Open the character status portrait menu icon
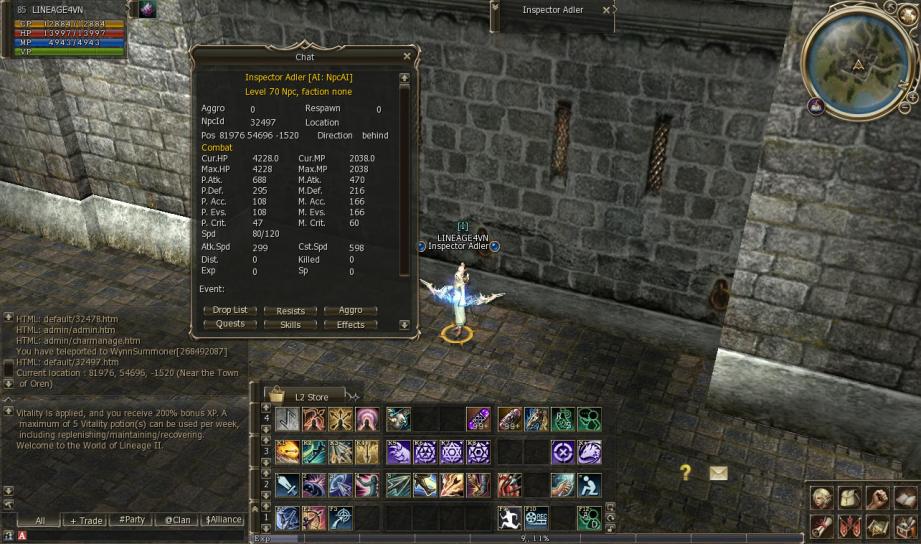Viewport: 921px width, 544px height. [821, 497]
